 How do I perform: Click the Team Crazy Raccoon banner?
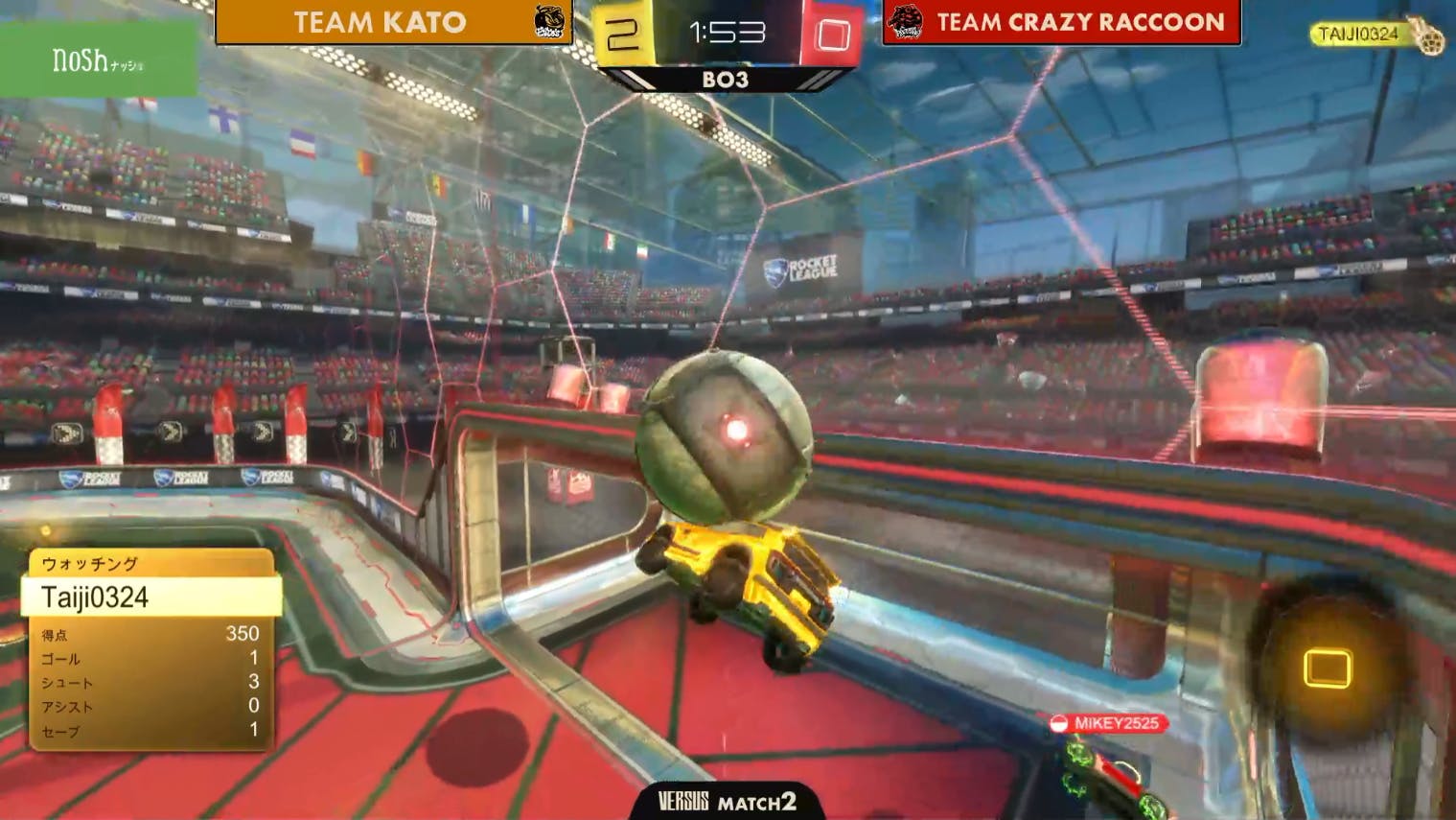[x=1062, y=22]
